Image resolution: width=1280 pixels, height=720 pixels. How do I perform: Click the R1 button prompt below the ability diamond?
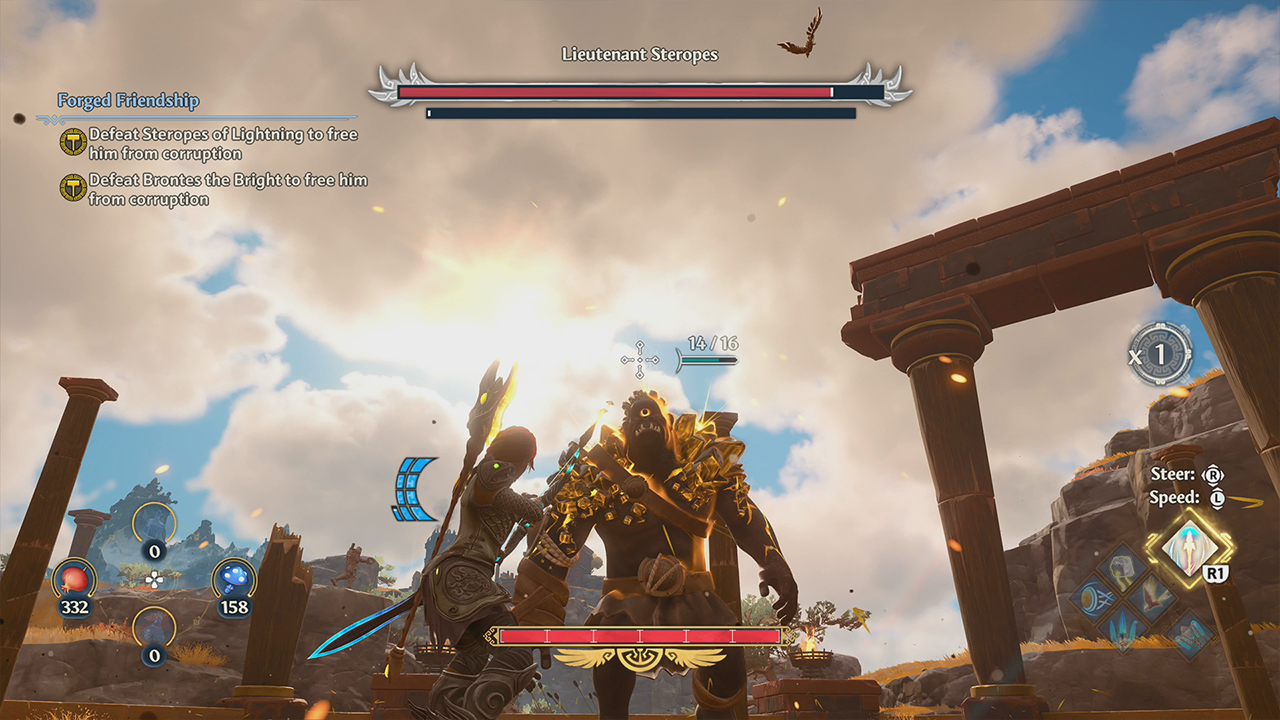pos(1216,572)
